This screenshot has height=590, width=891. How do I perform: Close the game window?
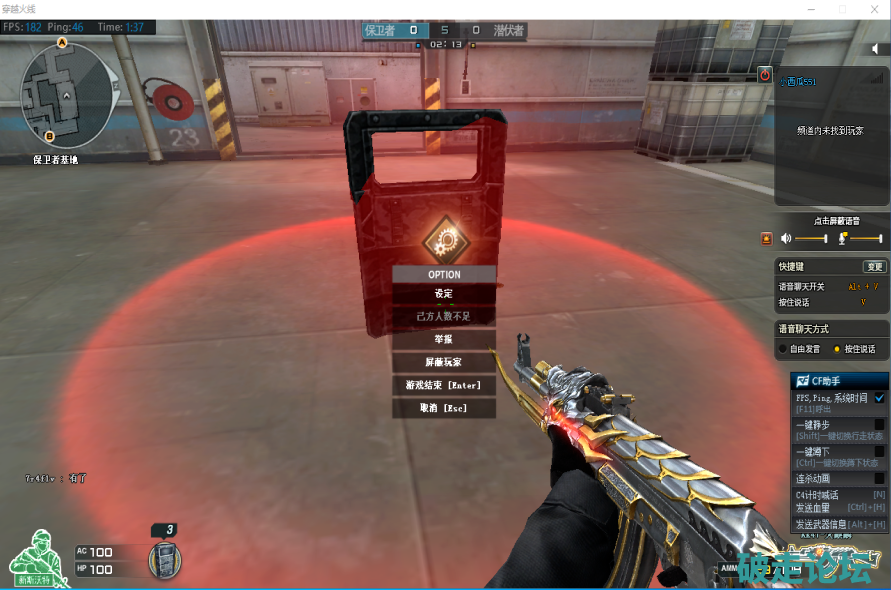pos(870,9)
